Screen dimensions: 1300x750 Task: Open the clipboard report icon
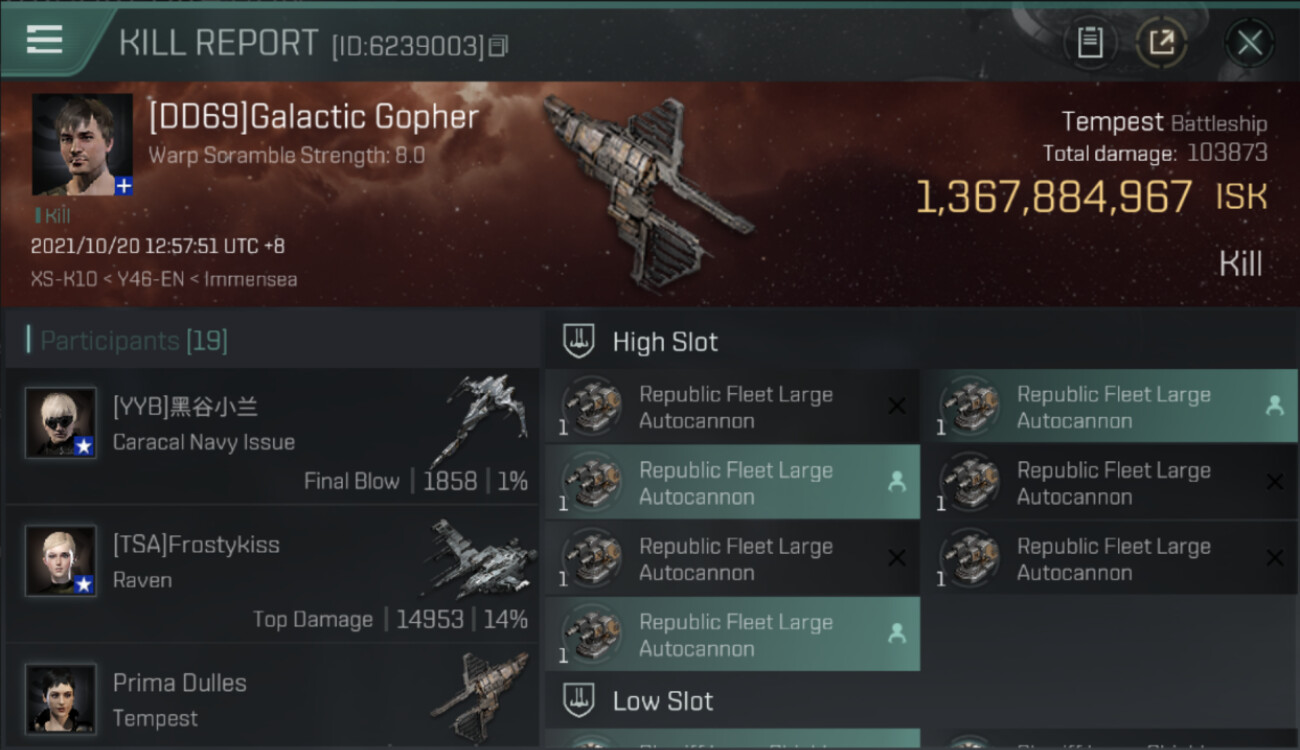[1090, 42]
